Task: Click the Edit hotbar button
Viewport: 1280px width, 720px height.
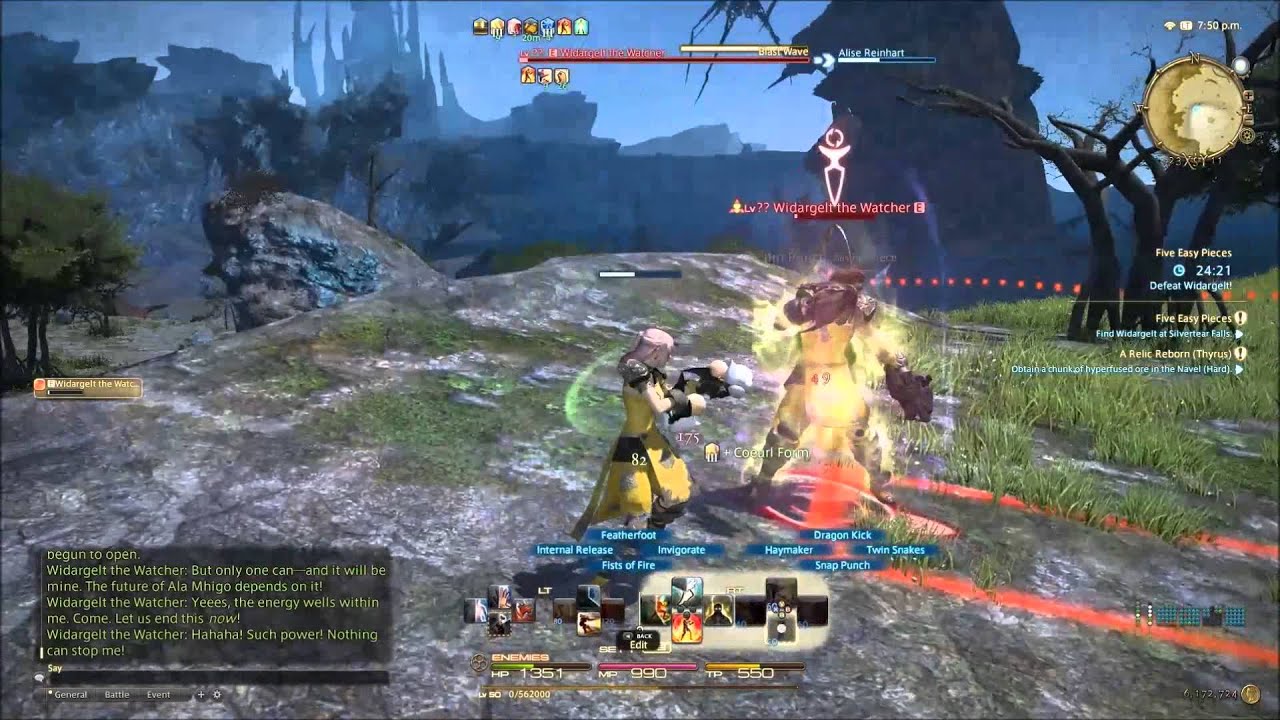Action: pos(639,645)
